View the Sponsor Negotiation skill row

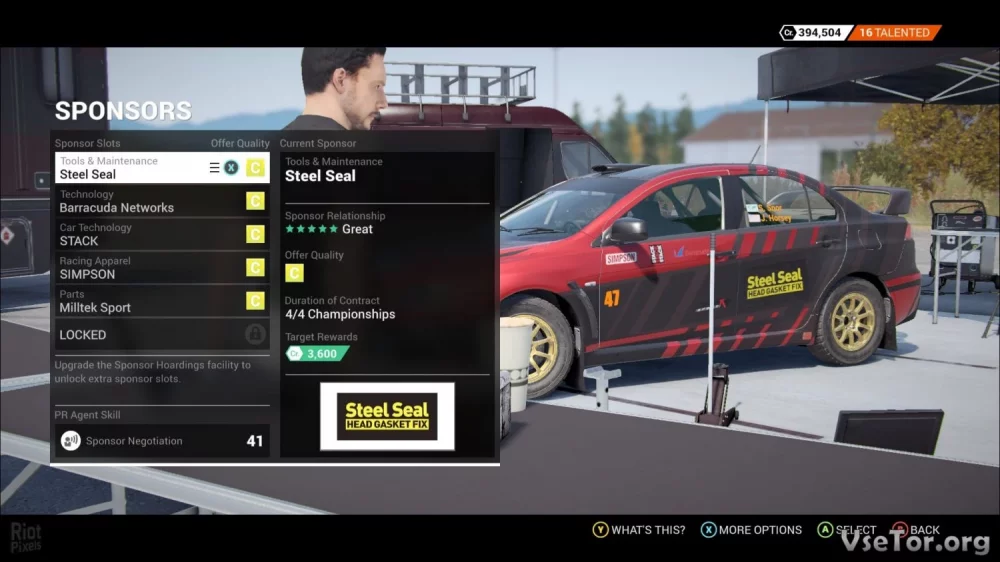click(x=161, y=440)
